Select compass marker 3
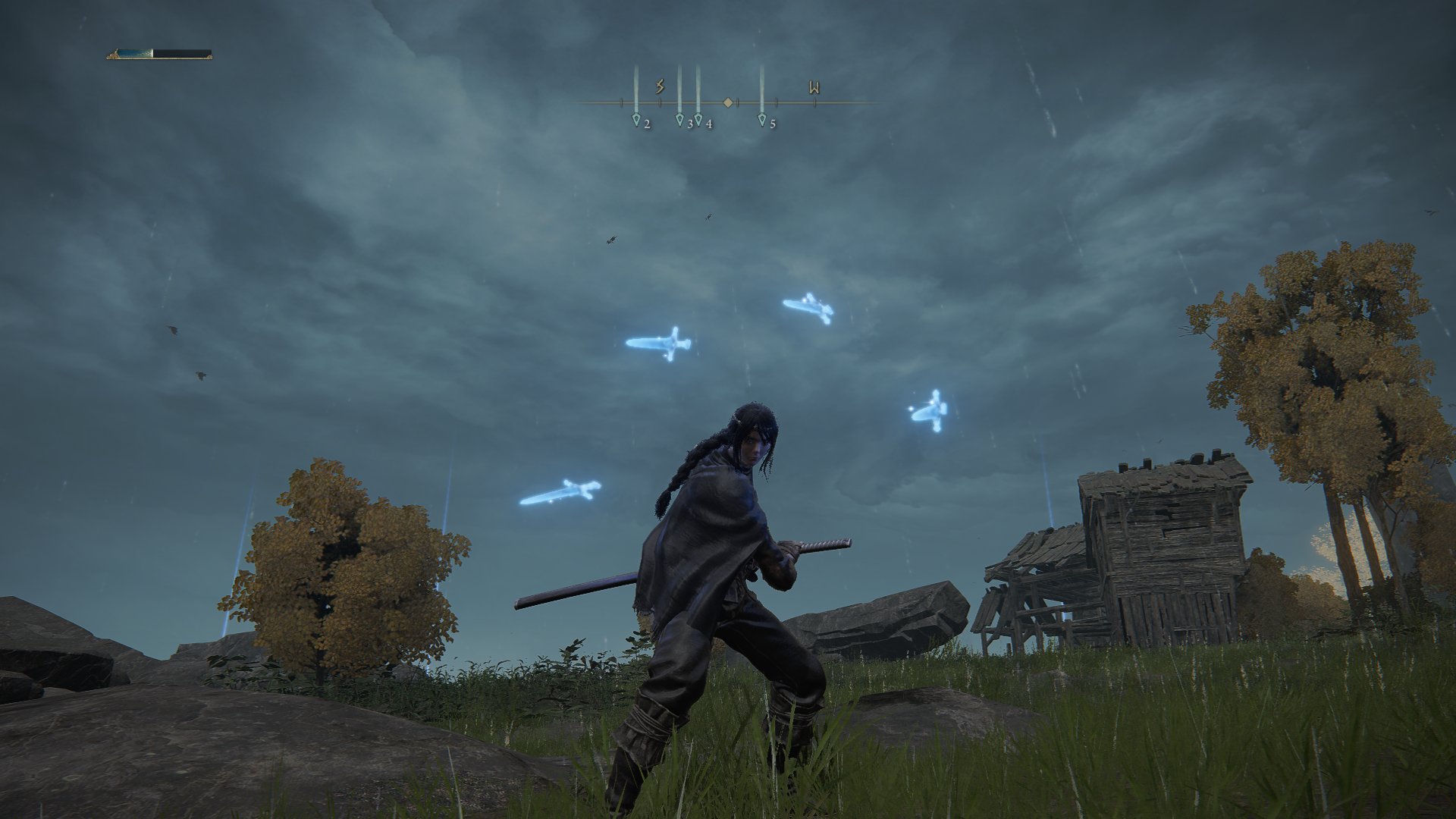 point(680,119)
